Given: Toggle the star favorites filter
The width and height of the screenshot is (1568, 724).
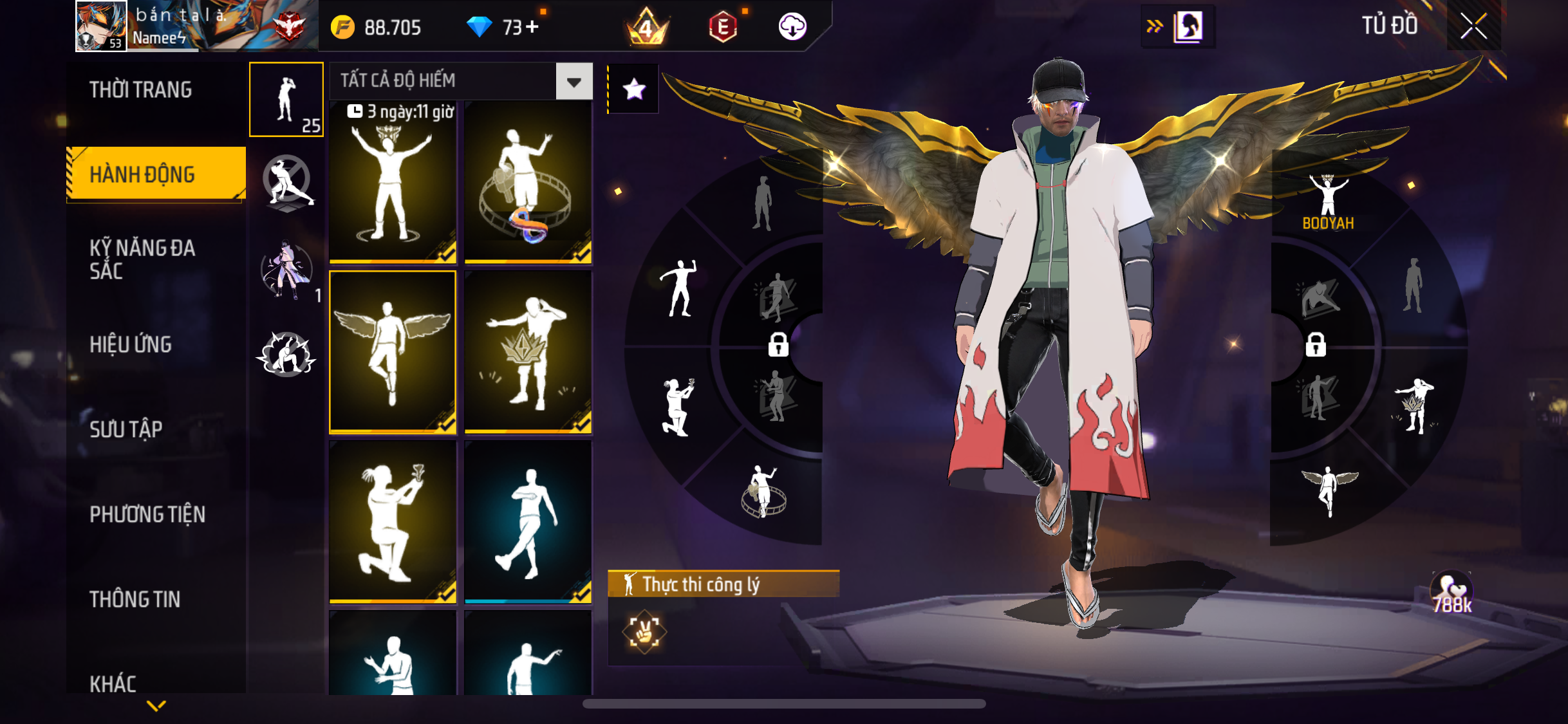Looking at the screenshot, I should pyautogui.click(x=634, y=89).
